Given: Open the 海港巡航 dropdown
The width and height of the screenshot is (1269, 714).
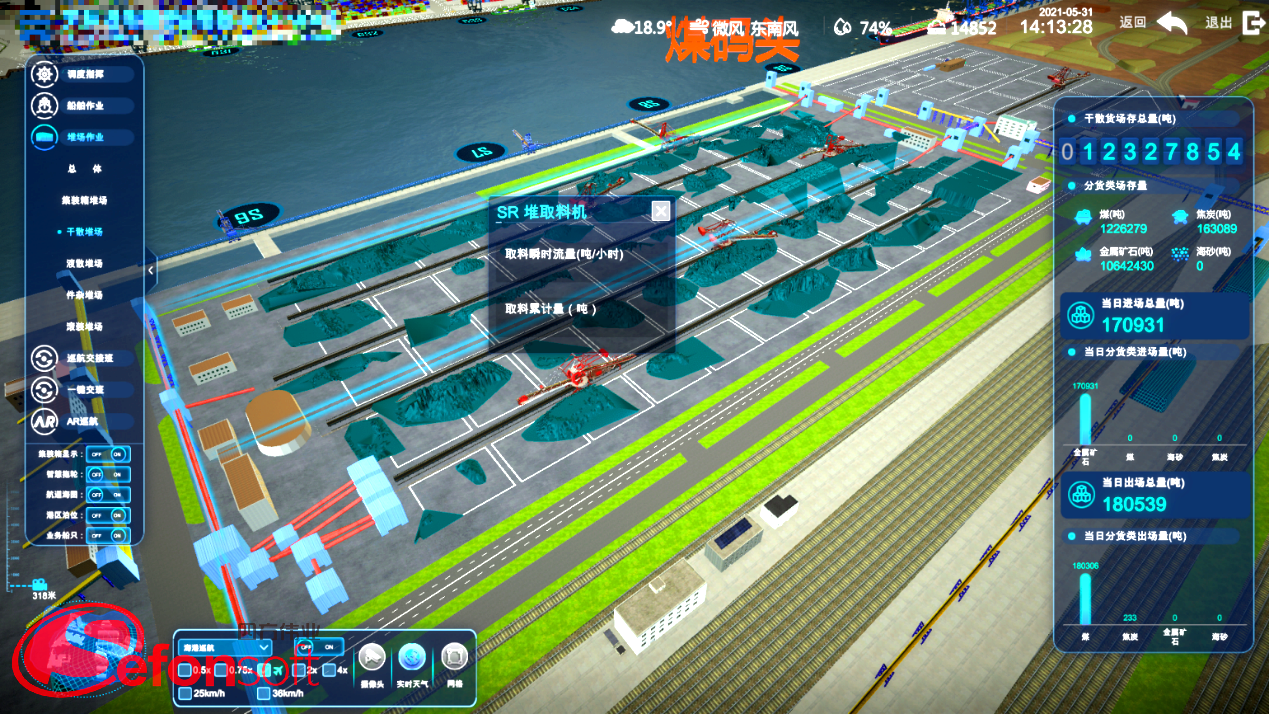Looking at the screenshot, I should [225, 647].
